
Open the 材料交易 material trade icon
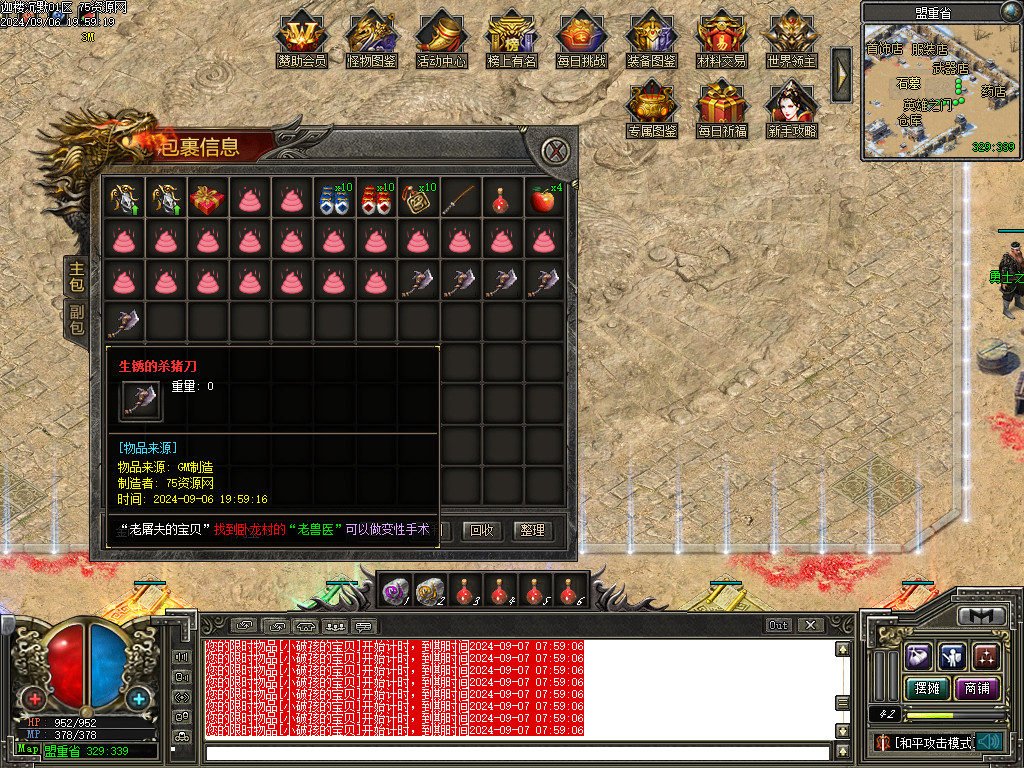tap(722, 36)
